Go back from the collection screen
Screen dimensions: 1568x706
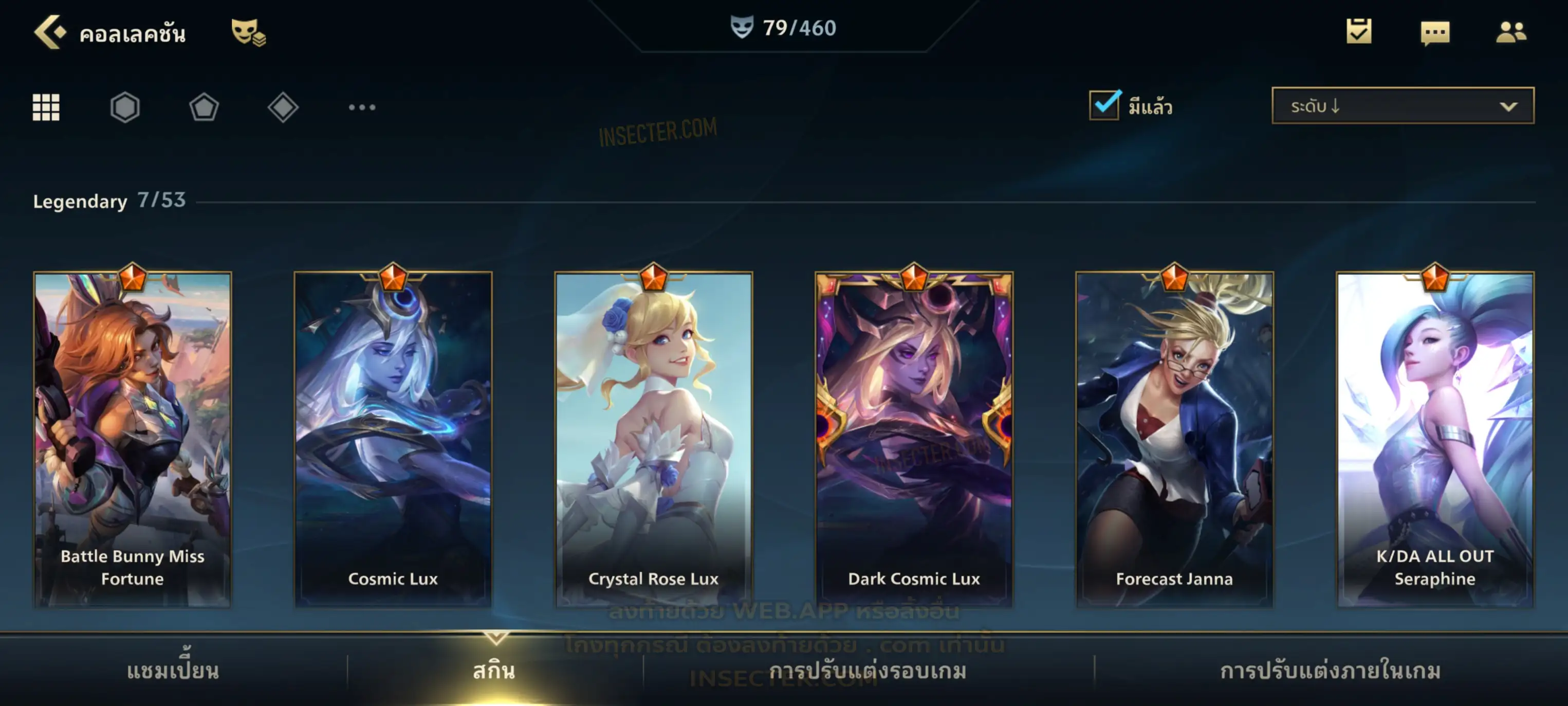pos(49,32)
